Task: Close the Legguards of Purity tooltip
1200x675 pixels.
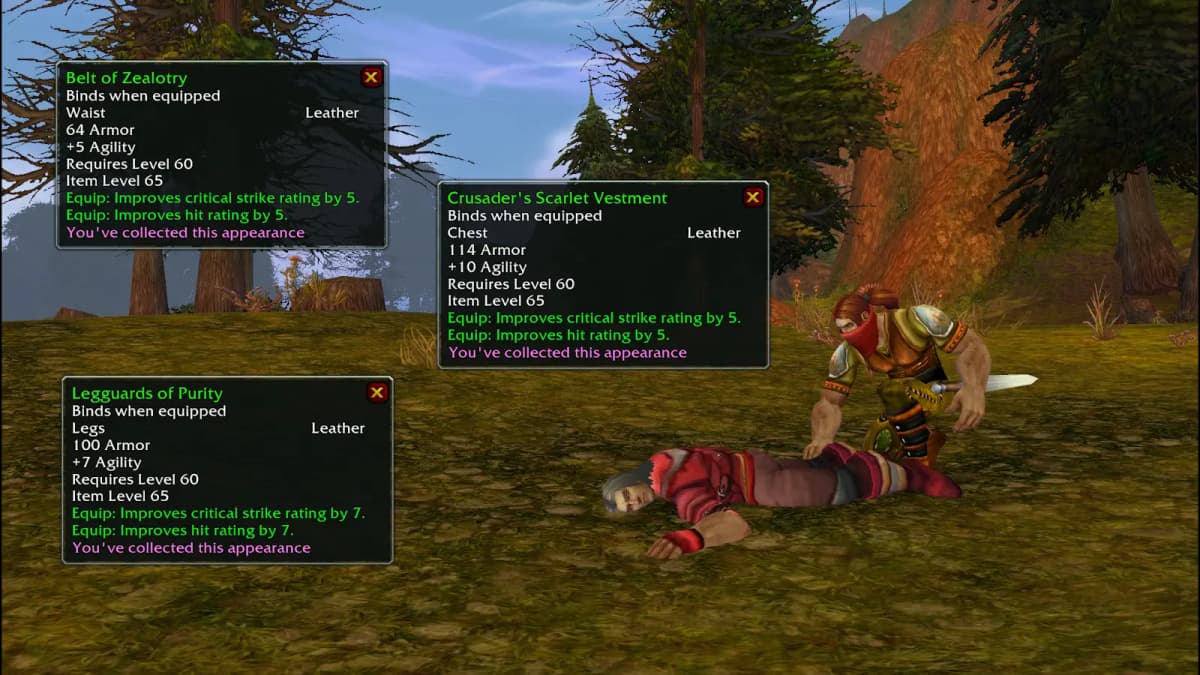Action: pos(377,393)
